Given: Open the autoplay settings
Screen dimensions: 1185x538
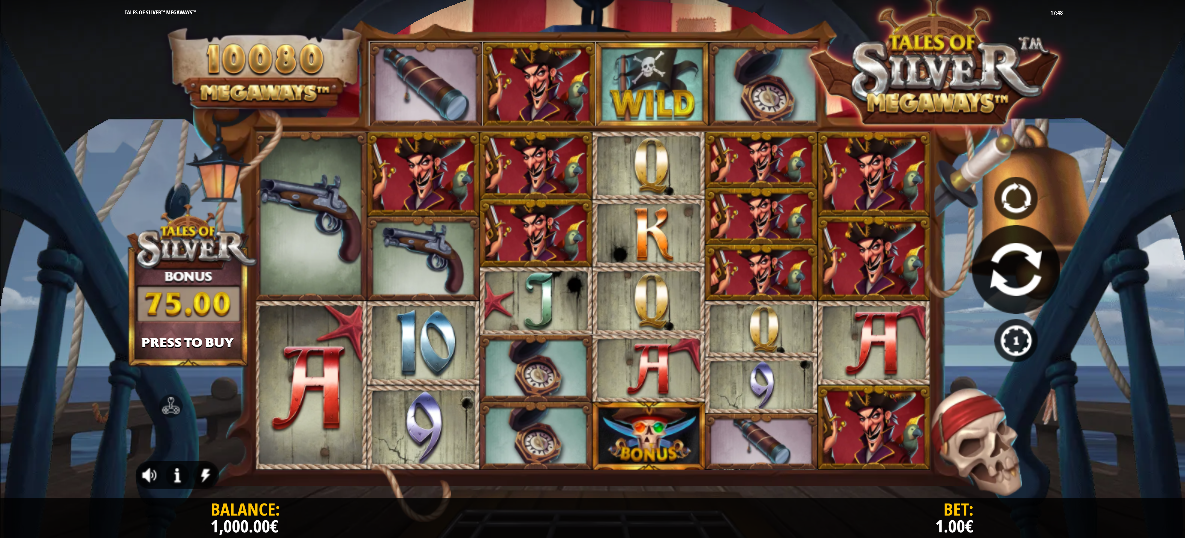Looking at the screenshot, I should 1015,198.
